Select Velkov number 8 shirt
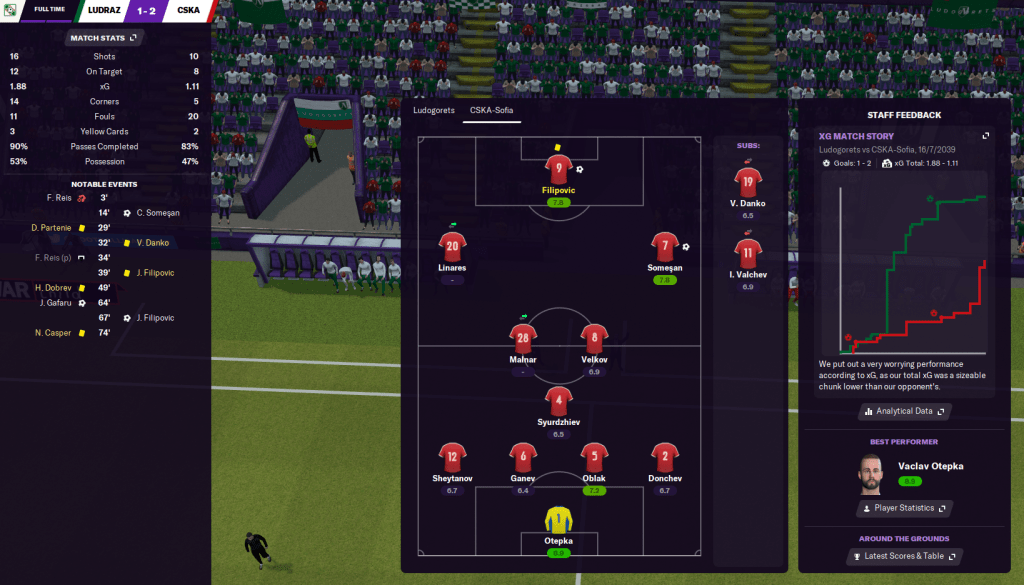Viewport: 1024px width, 585px height. (594, 338)
